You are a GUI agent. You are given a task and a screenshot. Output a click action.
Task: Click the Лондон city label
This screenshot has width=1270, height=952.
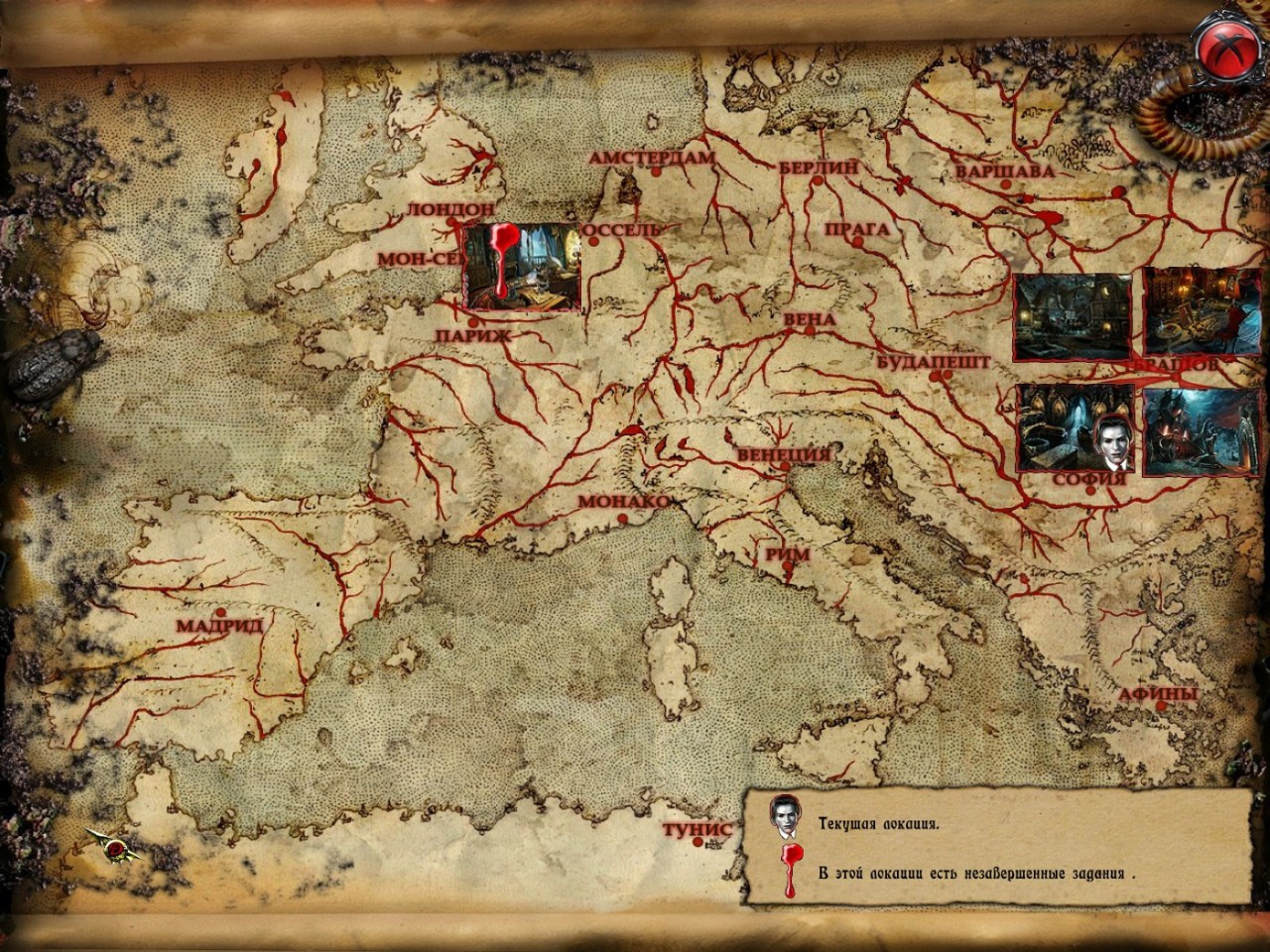coord(449,210)
